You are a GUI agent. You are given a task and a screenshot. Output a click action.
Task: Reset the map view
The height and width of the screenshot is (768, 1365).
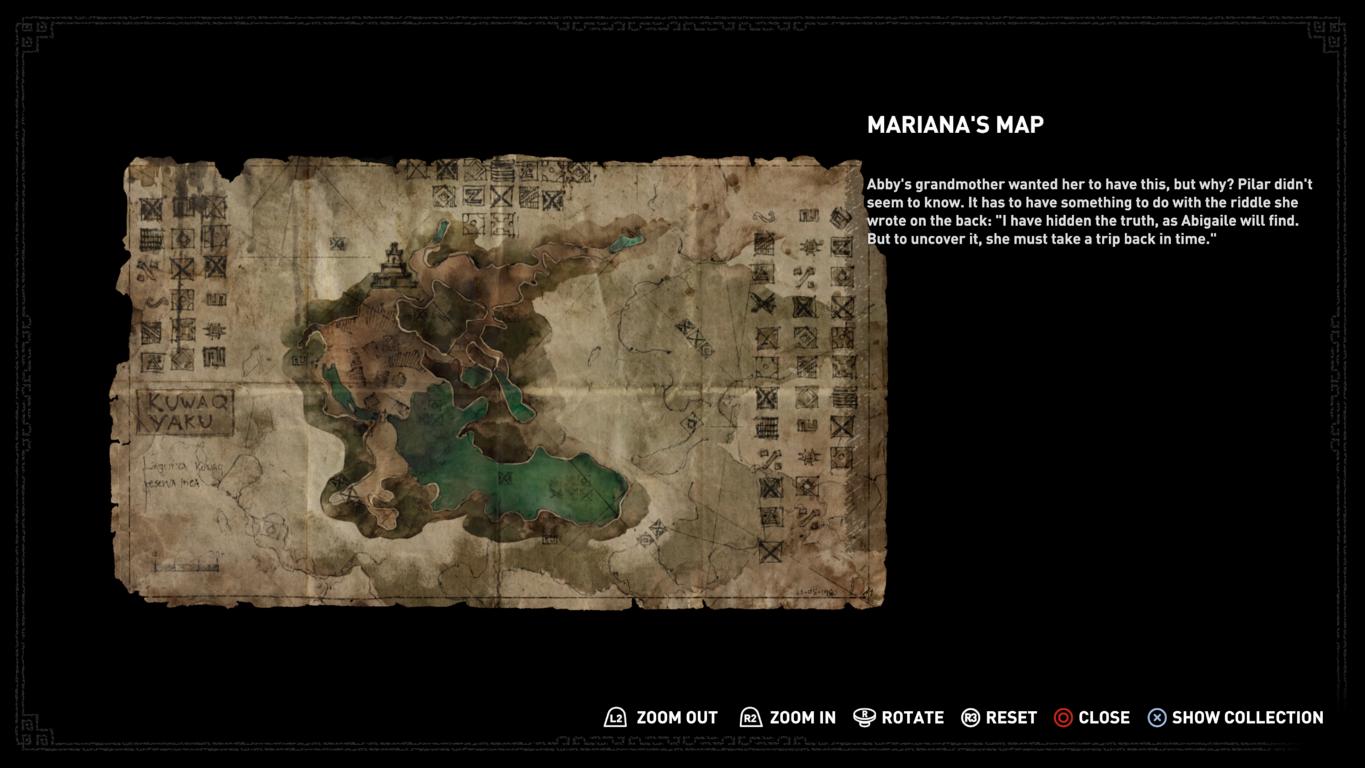point(1010,718)
